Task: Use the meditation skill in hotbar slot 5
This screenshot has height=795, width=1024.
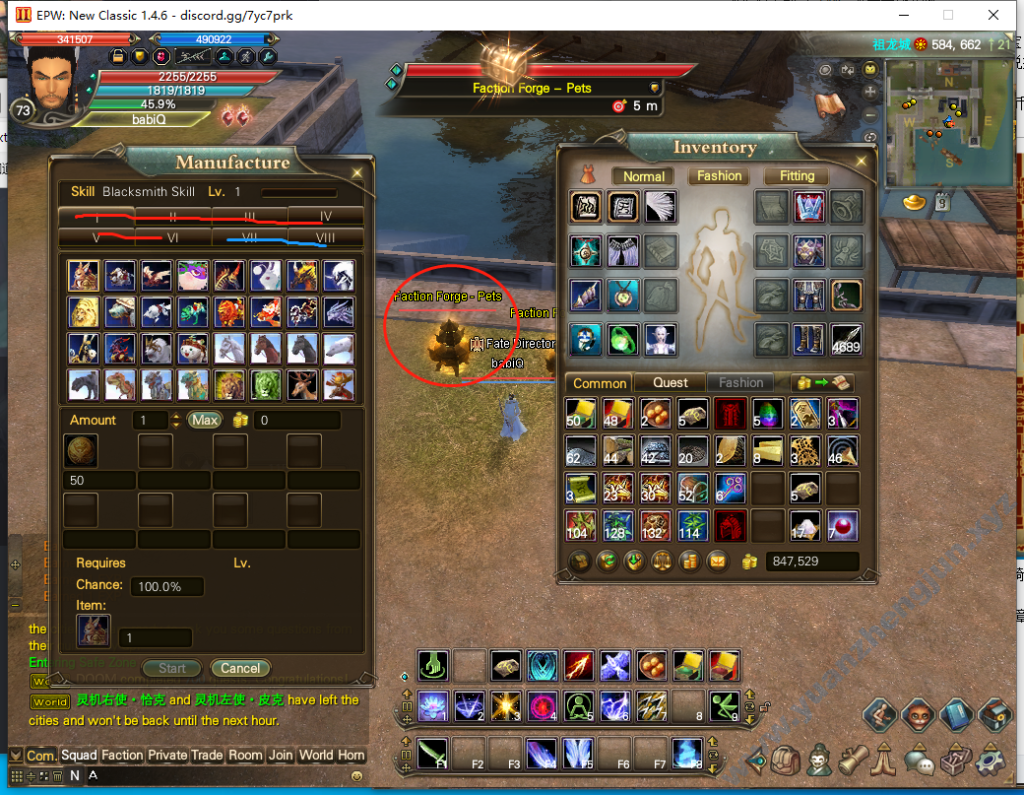Action: click(578, 704)
